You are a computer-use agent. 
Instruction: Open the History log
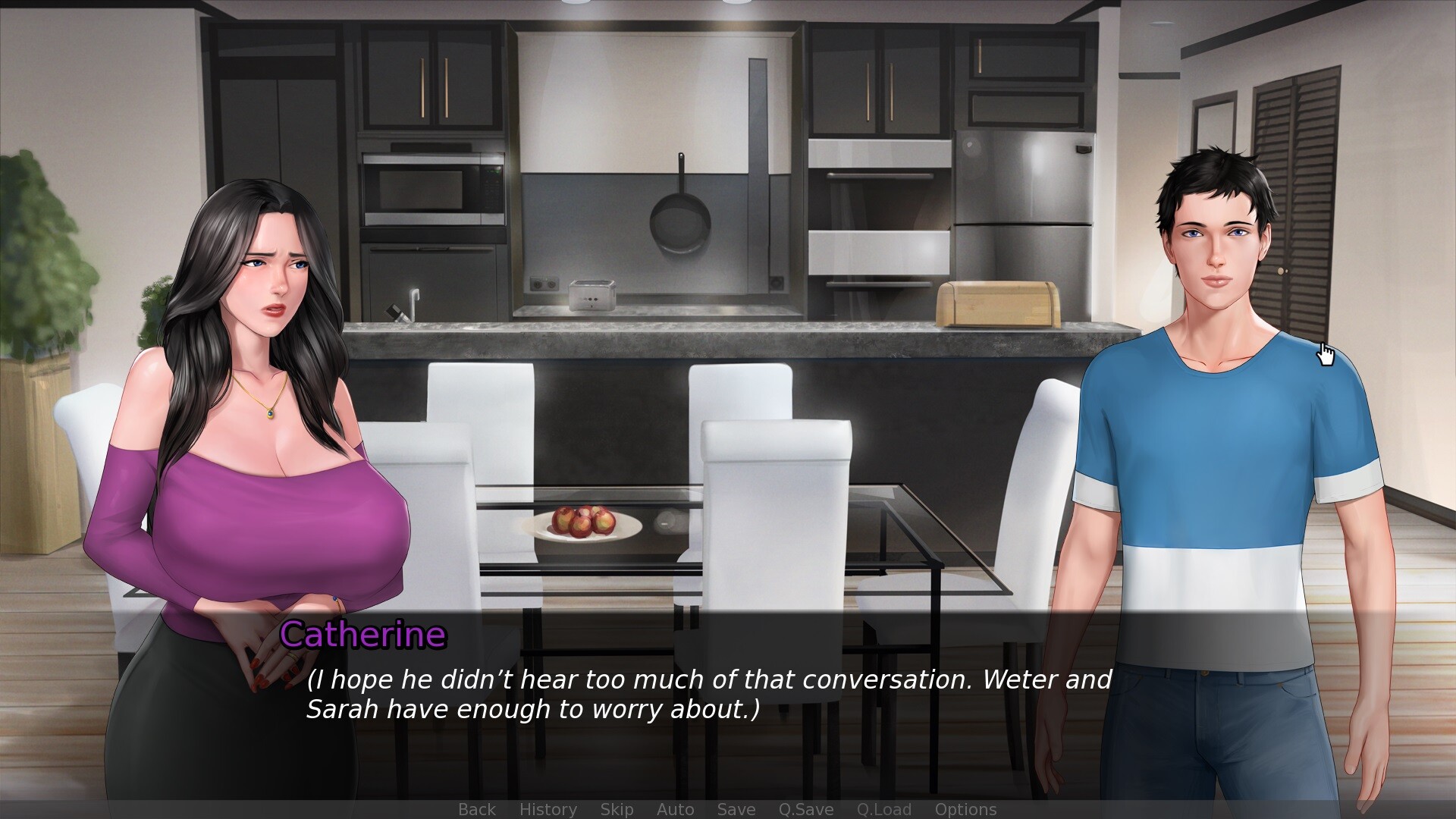tap(548, 809)
